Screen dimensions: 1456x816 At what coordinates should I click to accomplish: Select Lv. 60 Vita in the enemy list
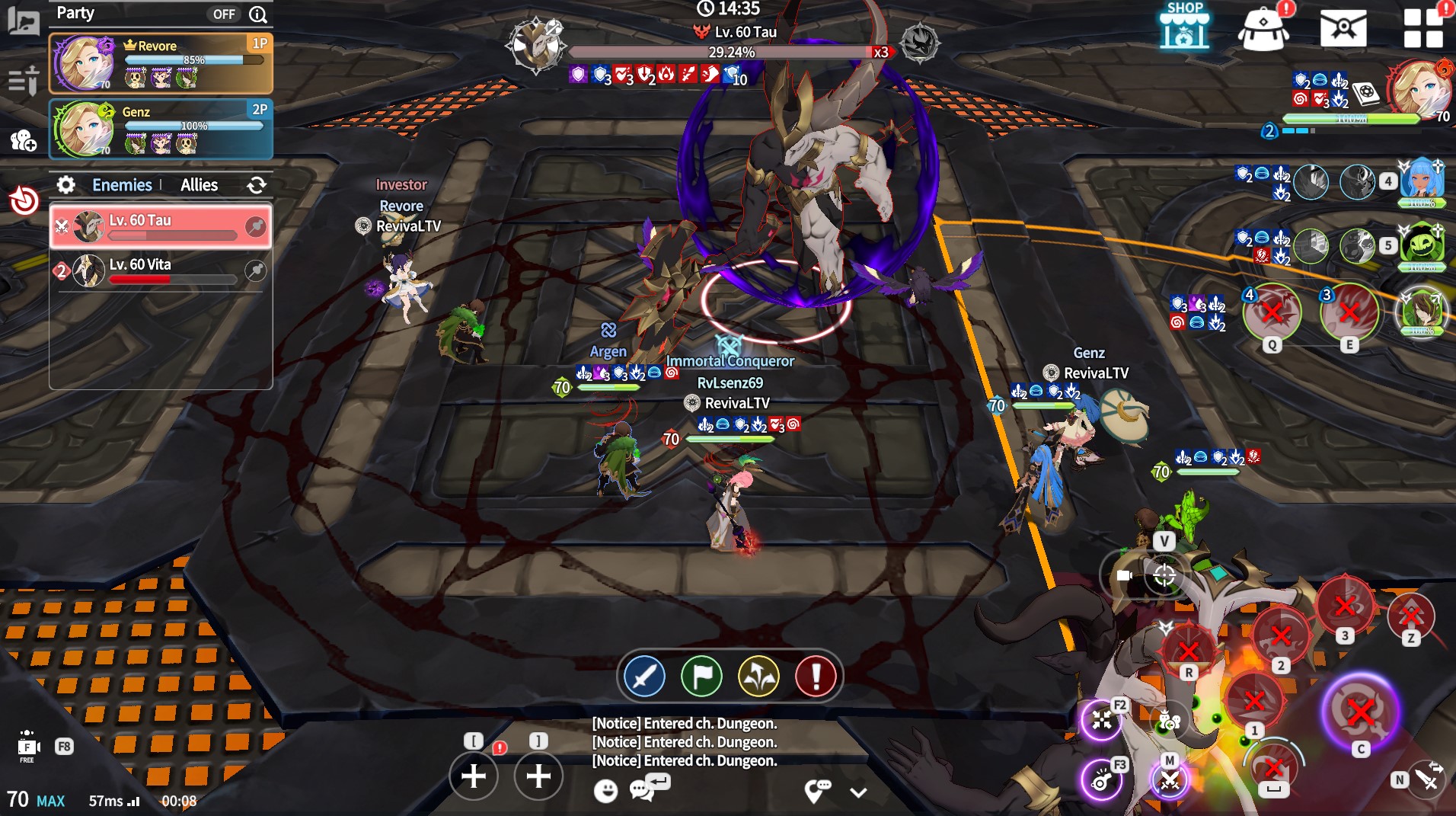coord(161,270)
